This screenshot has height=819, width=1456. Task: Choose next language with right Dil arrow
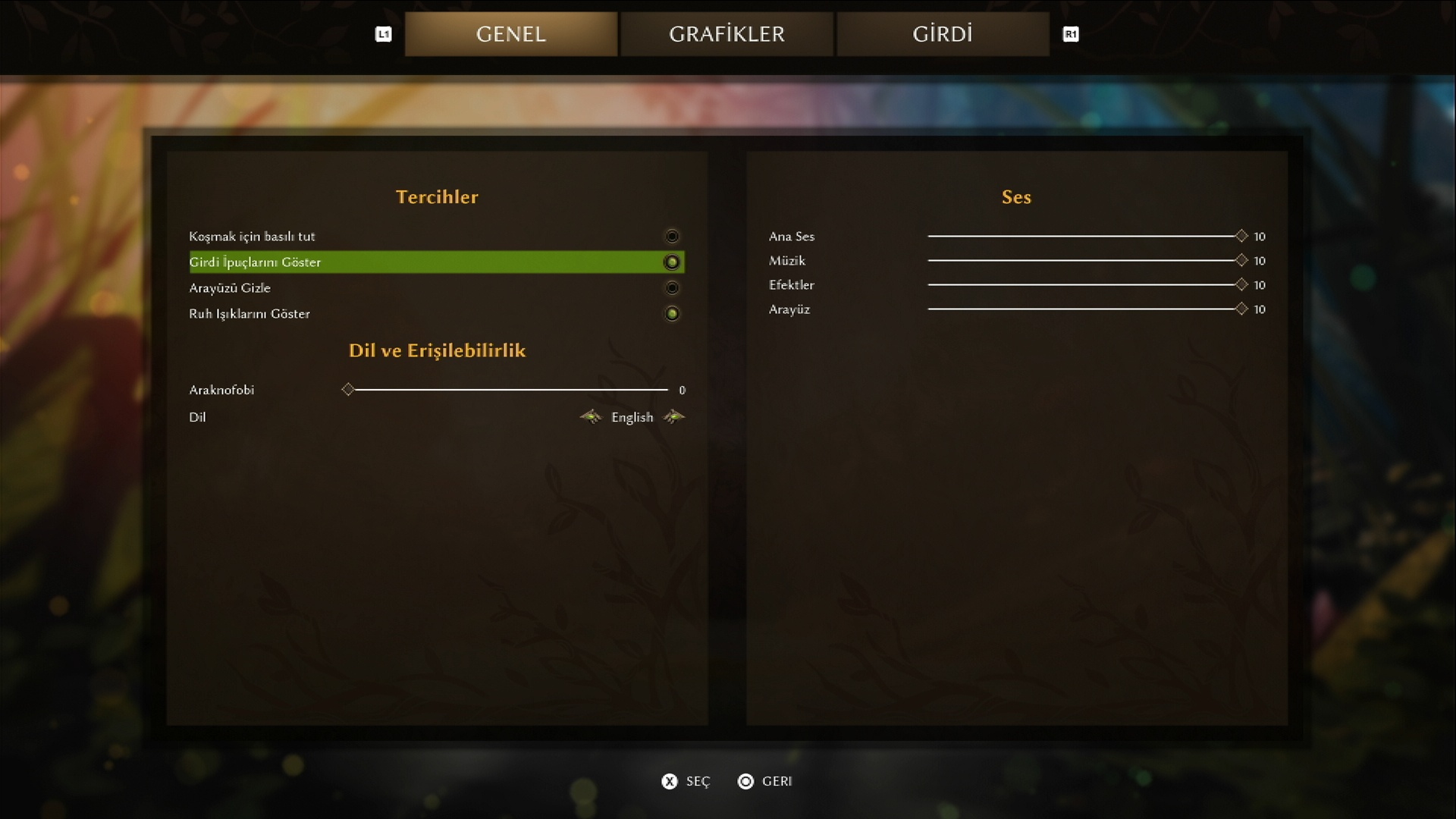point(674,417)
